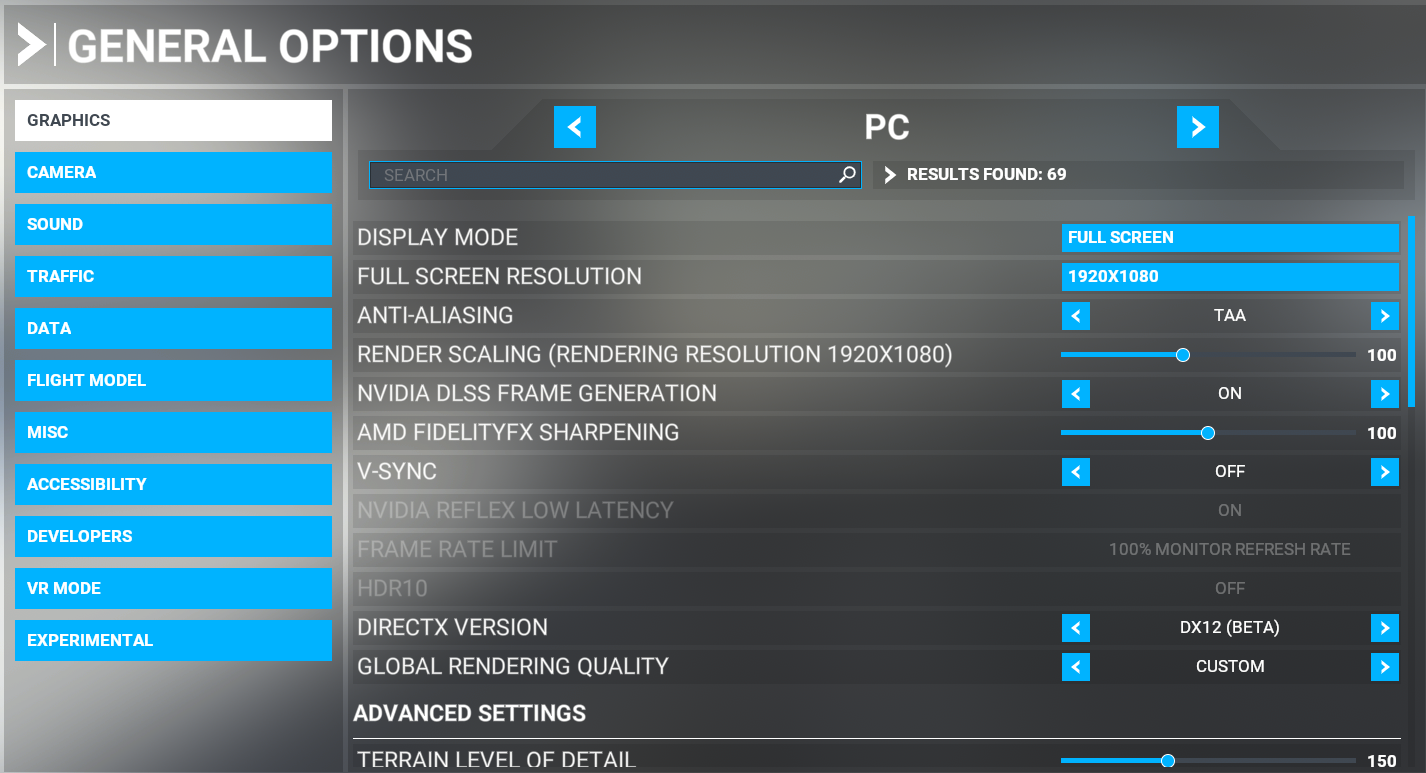1426x773 pixels.
Task: Click the right arrow next to PC header
Action: (1198, 127)
